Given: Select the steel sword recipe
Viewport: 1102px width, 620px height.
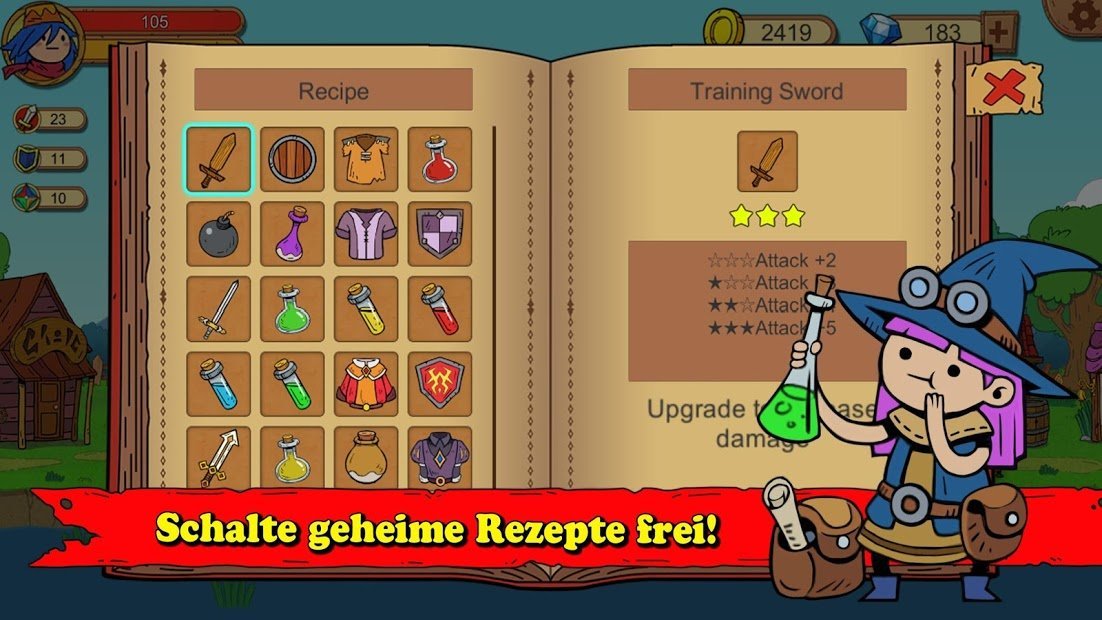Looking at the screenshot, I should pyautogui.click(x=218, y=309).
